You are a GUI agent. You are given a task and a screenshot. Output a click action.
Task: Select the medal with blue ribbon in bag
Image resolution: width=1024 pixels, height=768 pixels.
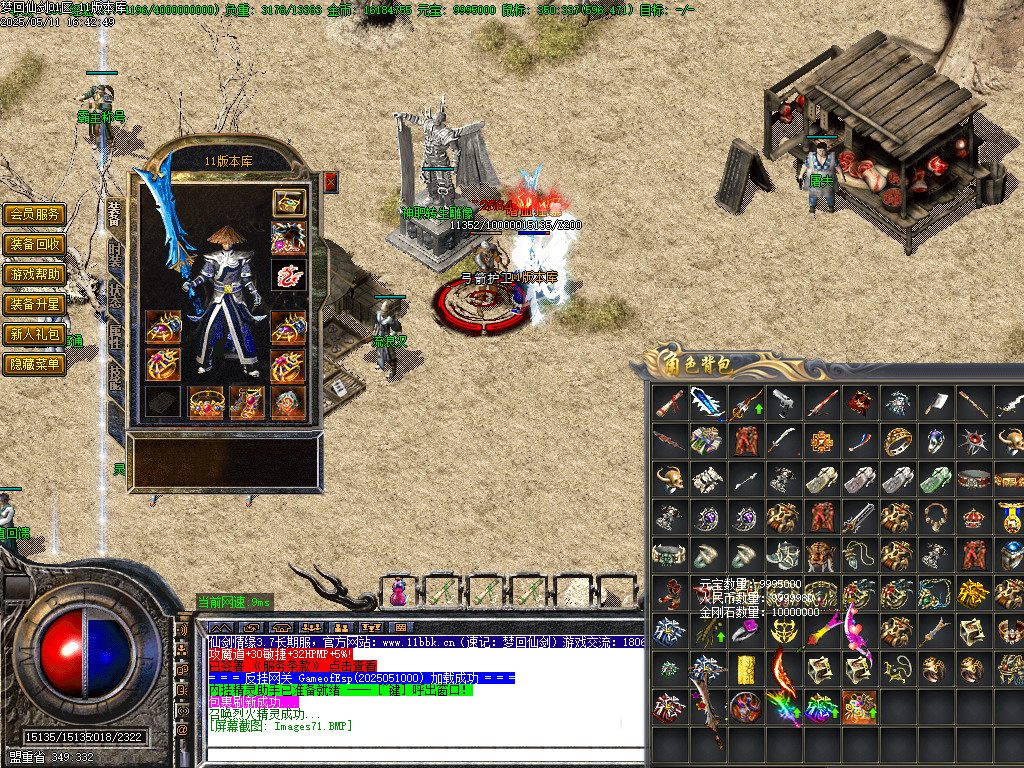[x=1010, y=517]
